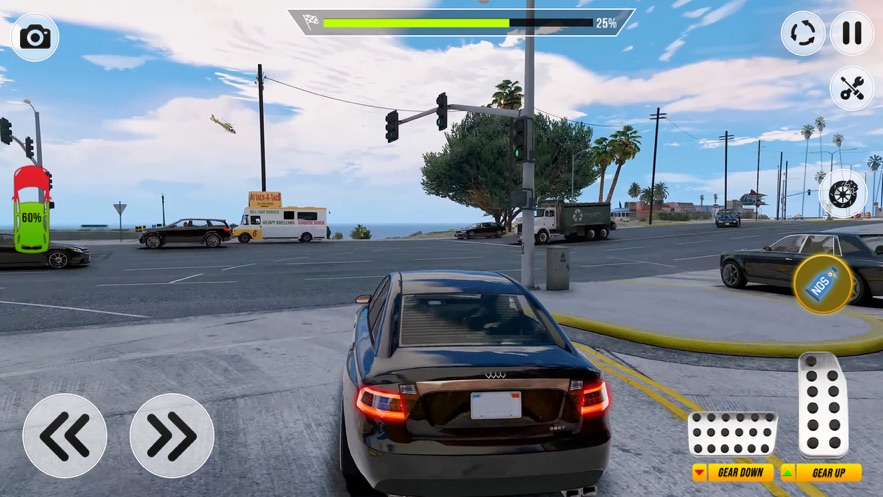Activate the NOS nitro boost
The height and width of the screenshot is (497, 883).
click(822, 284)
